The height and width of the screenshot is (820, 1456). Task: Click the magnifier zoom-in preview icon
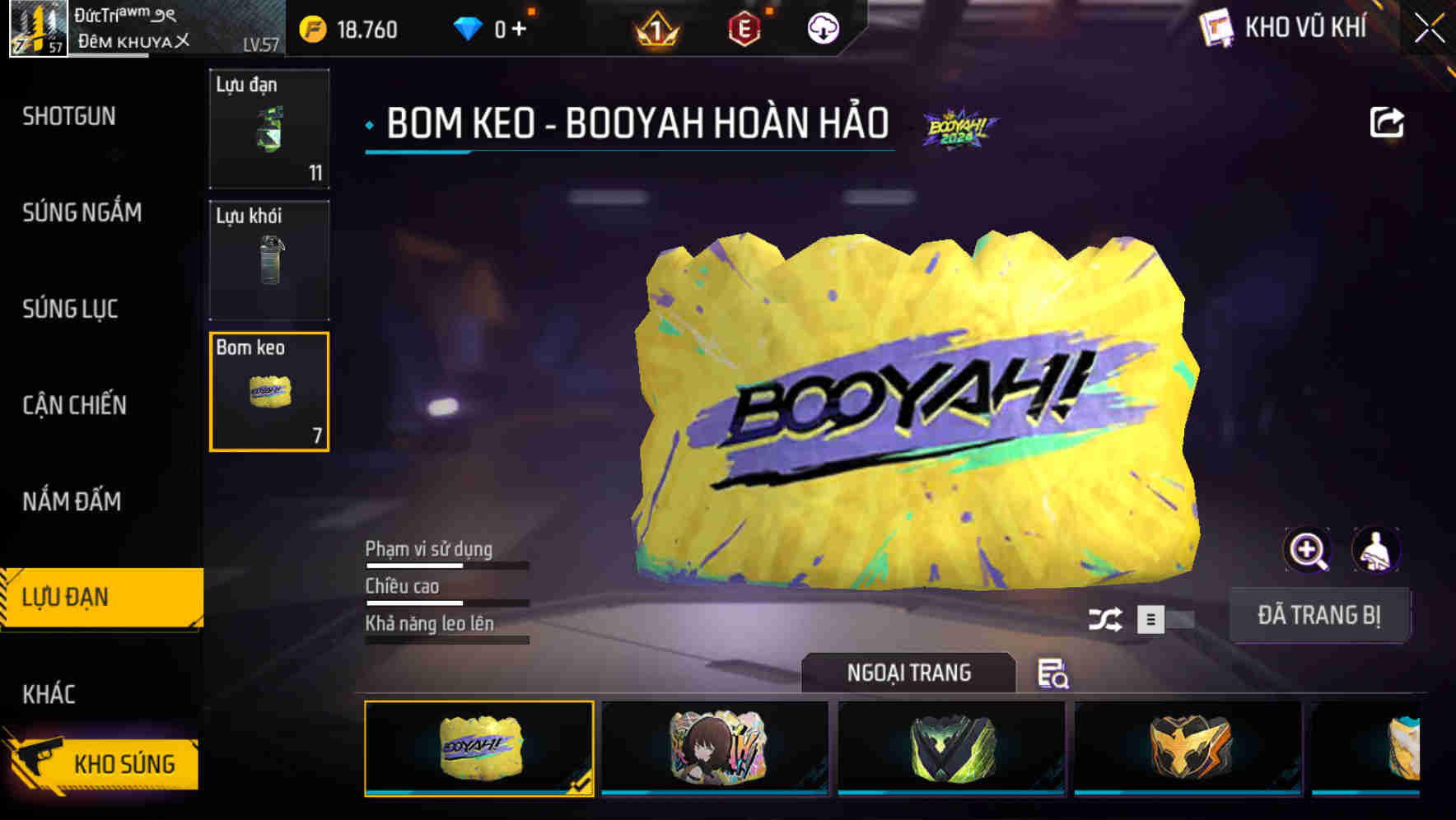coord(1308,550)
